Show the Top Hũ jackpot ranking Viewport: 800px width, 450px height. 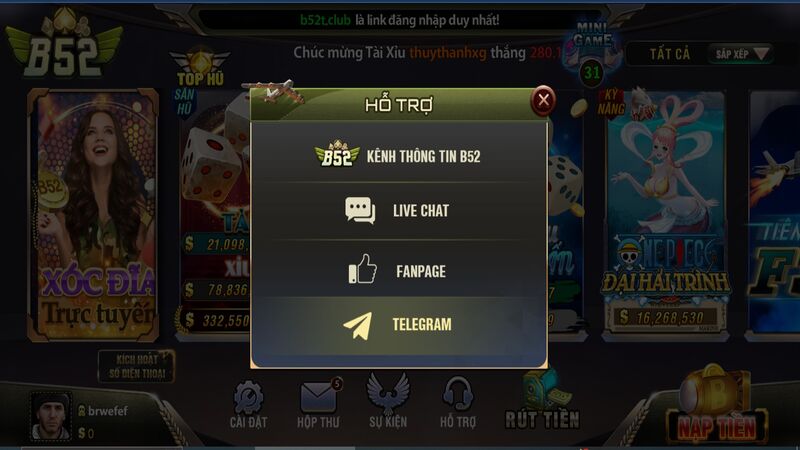[198, 74]
